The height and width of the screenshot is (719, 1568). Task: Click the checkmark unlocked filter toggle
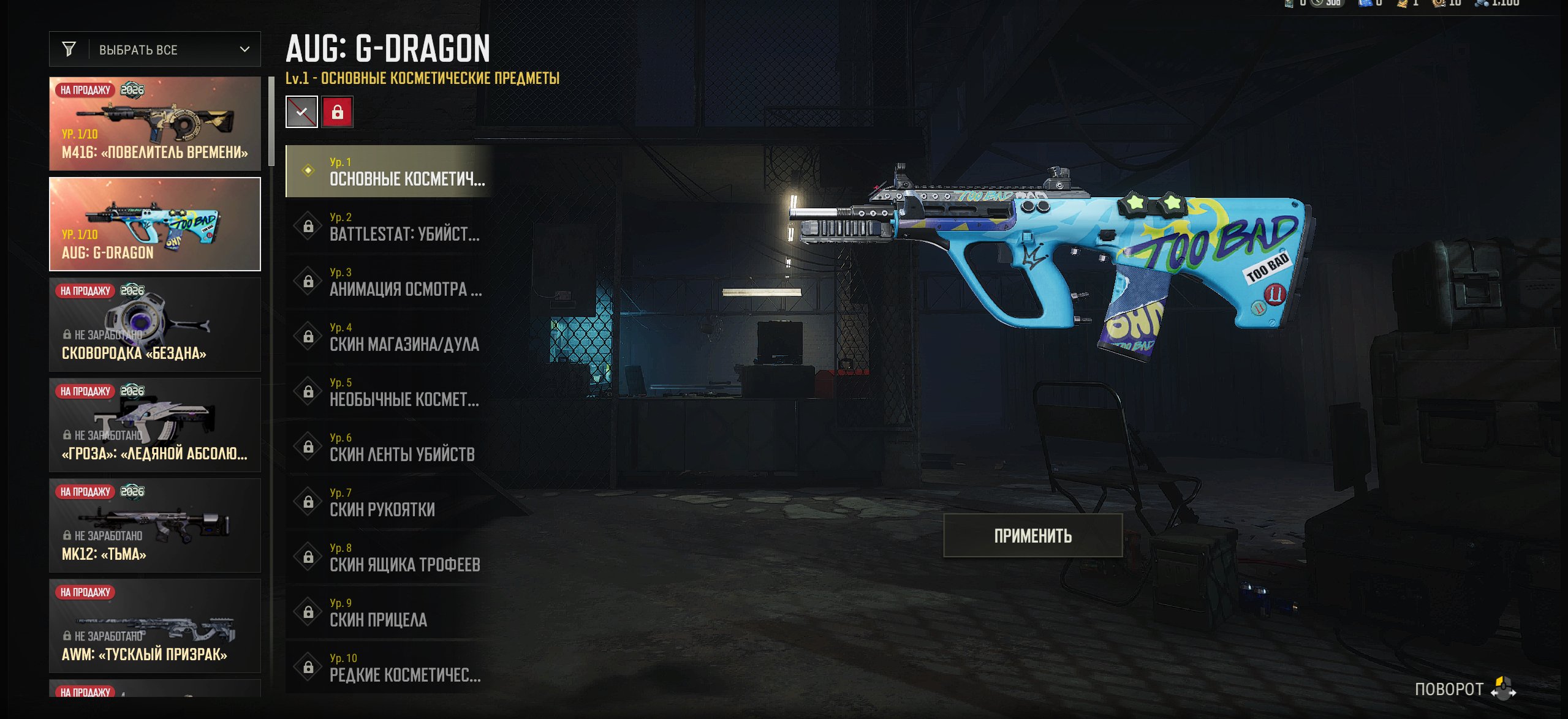pyautogui.click(x=301, y=112)
